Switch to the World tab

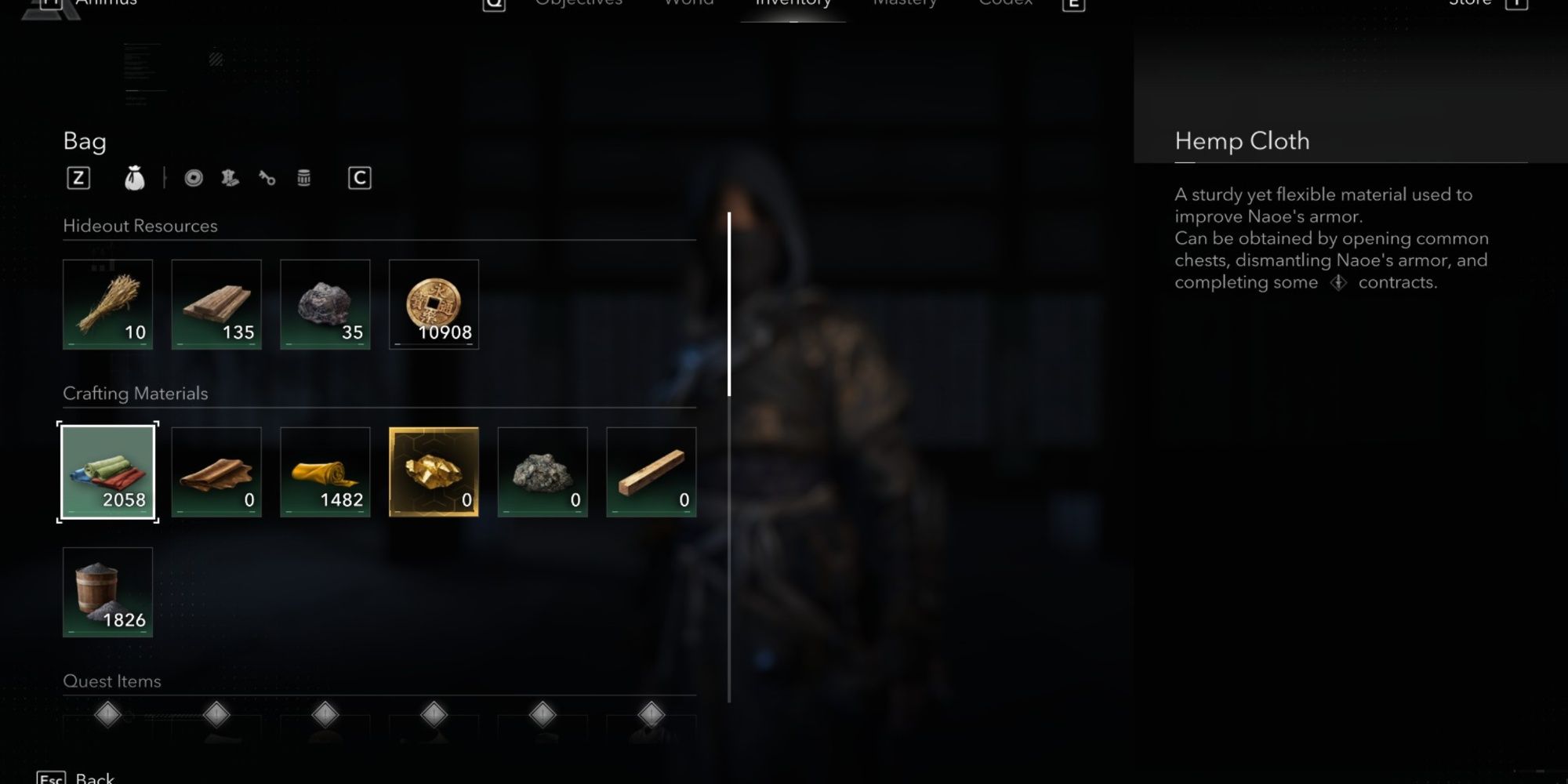[x=688, y=4]
